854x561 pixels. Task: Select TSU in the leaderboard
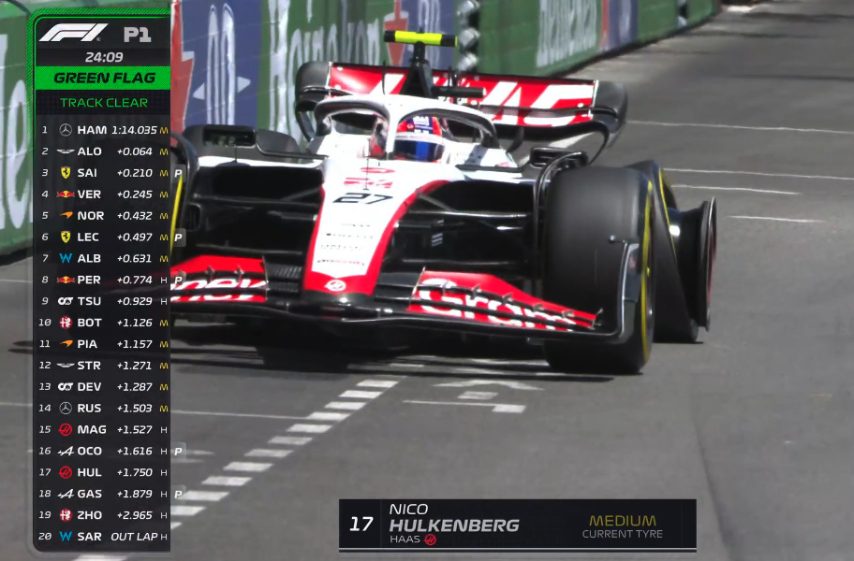click(102, 301)
